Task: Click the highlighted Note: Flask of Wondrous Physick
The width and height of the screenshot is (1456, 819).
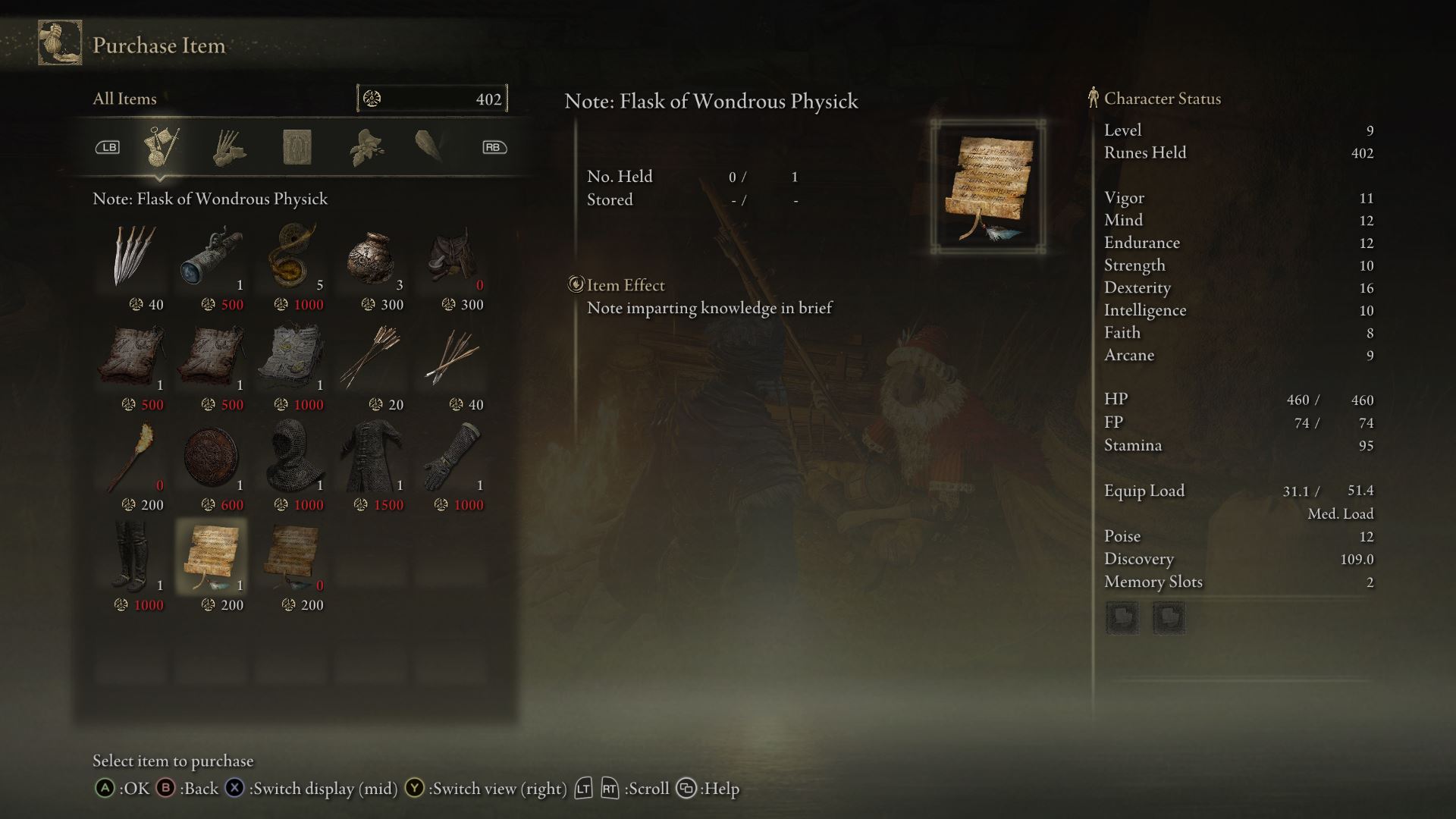Action: [x=213, y=557]
